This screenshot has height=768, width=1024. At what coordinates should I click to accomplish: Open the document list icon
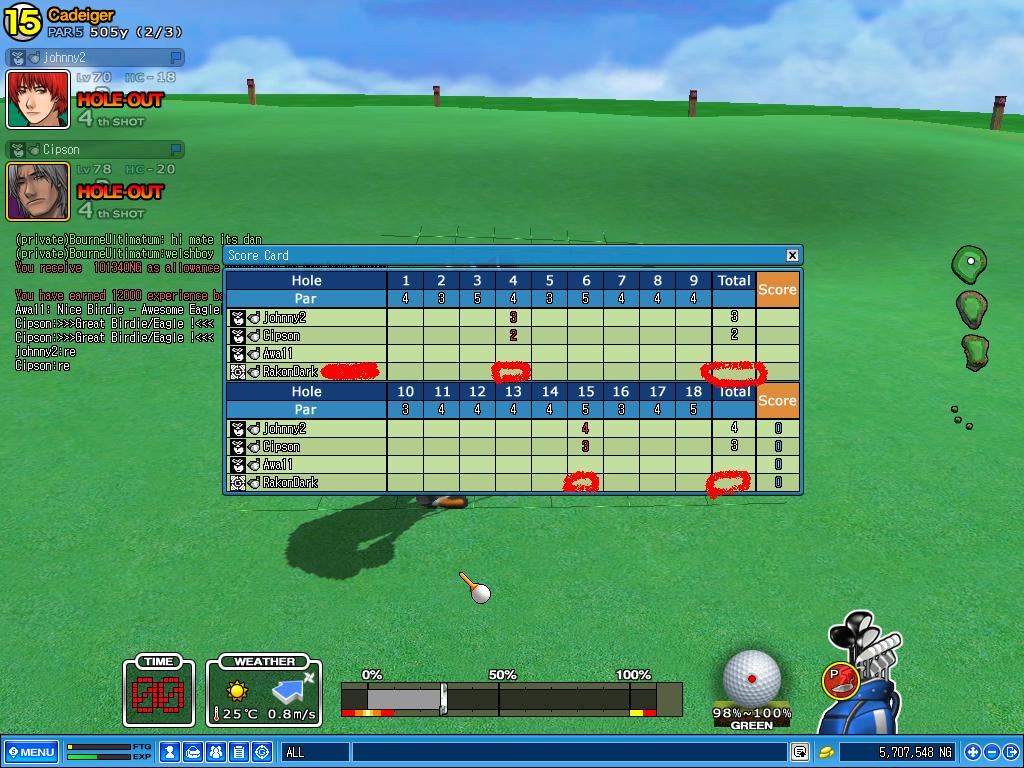tap(239, 752)
